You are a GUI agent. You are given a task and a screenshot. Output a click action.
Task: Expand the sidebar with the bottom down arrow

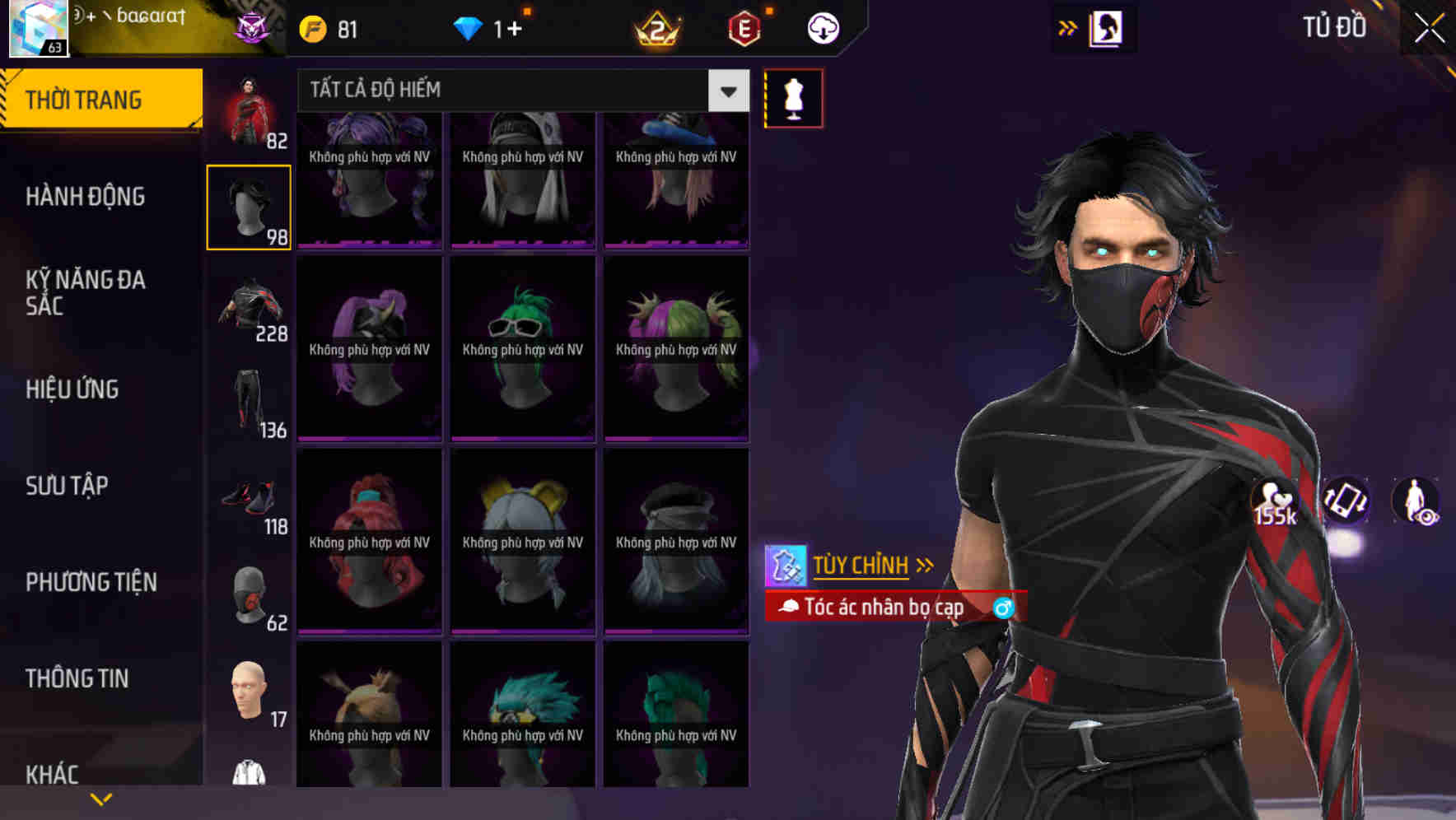[100, 797]
